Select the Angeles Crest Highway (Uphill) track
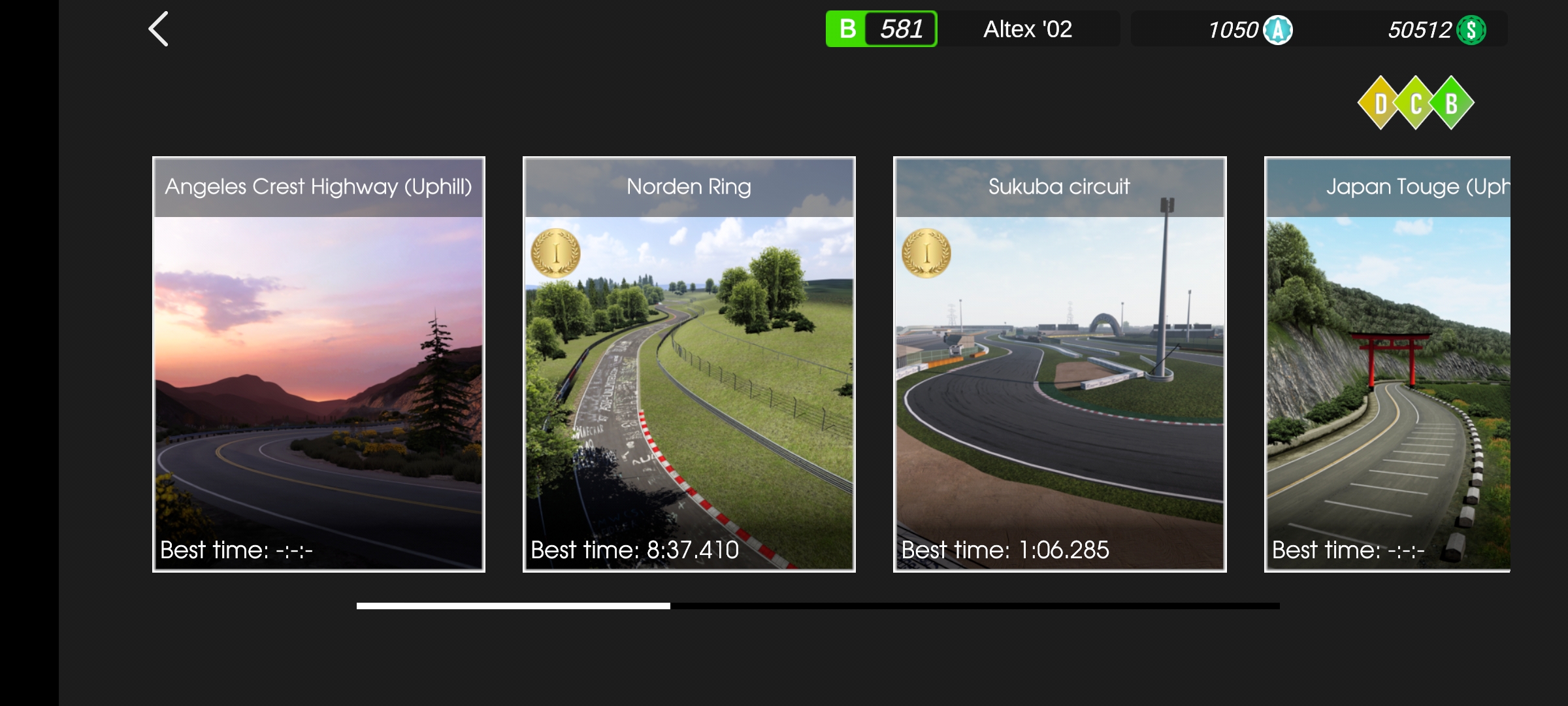Viewport: 1568px width, 706px height. 319,364
